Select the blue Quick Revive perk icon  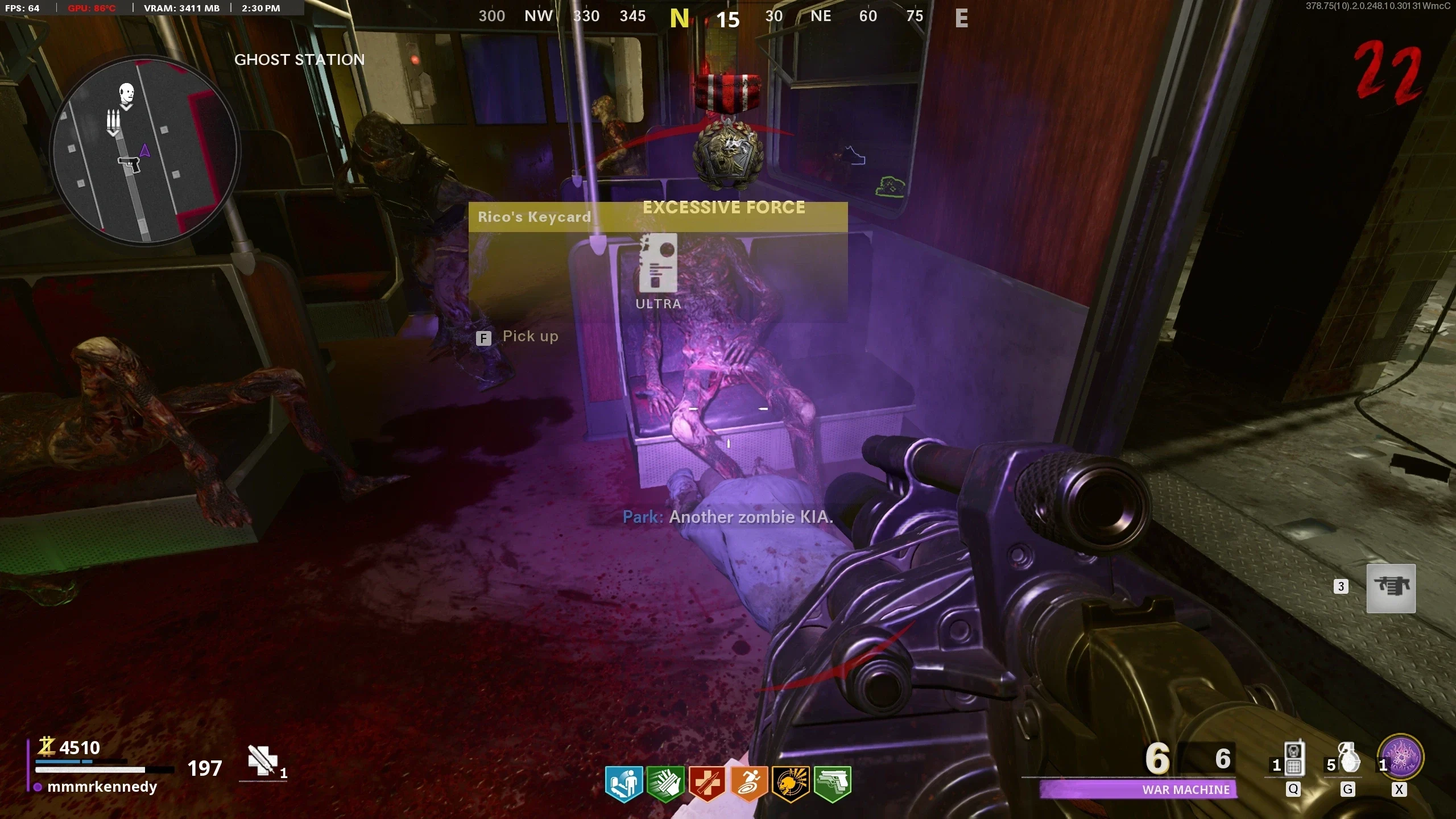coord(624,784)
